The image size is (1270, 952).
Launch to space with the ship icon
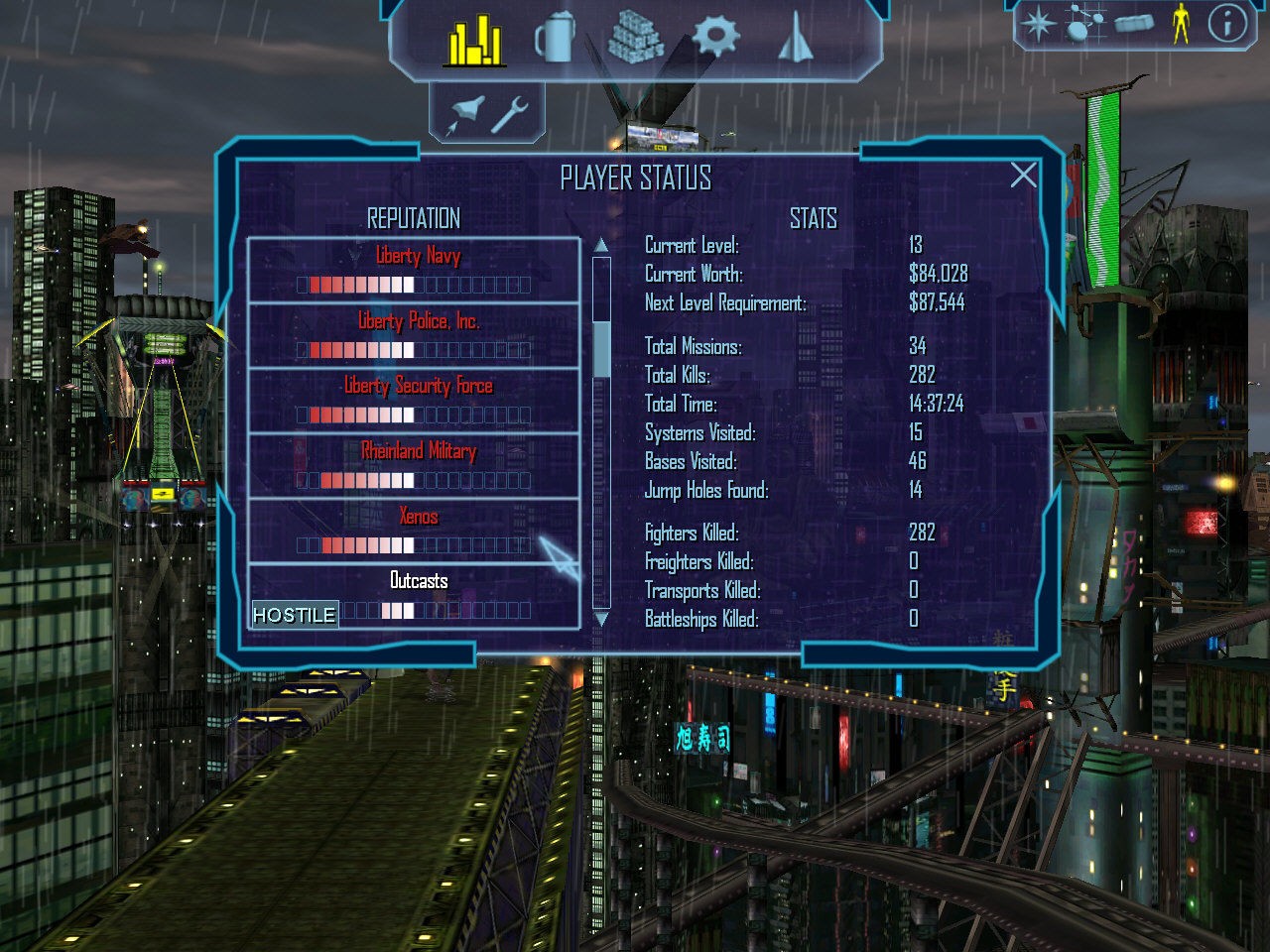coord(464,113)
